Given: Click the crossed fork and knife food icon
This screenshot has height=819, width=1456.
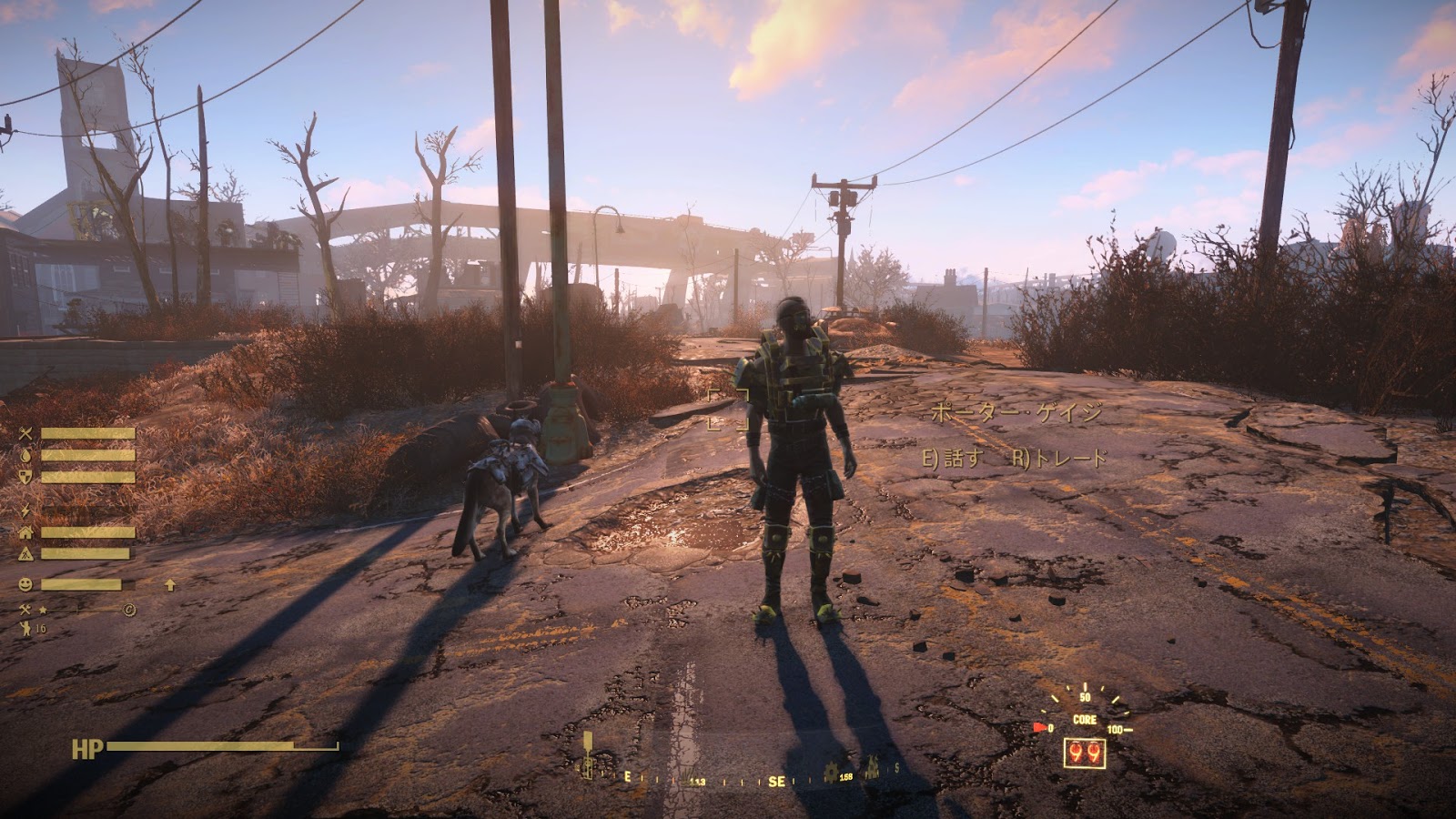Looking at the screenshot, I should coord(25,434).
